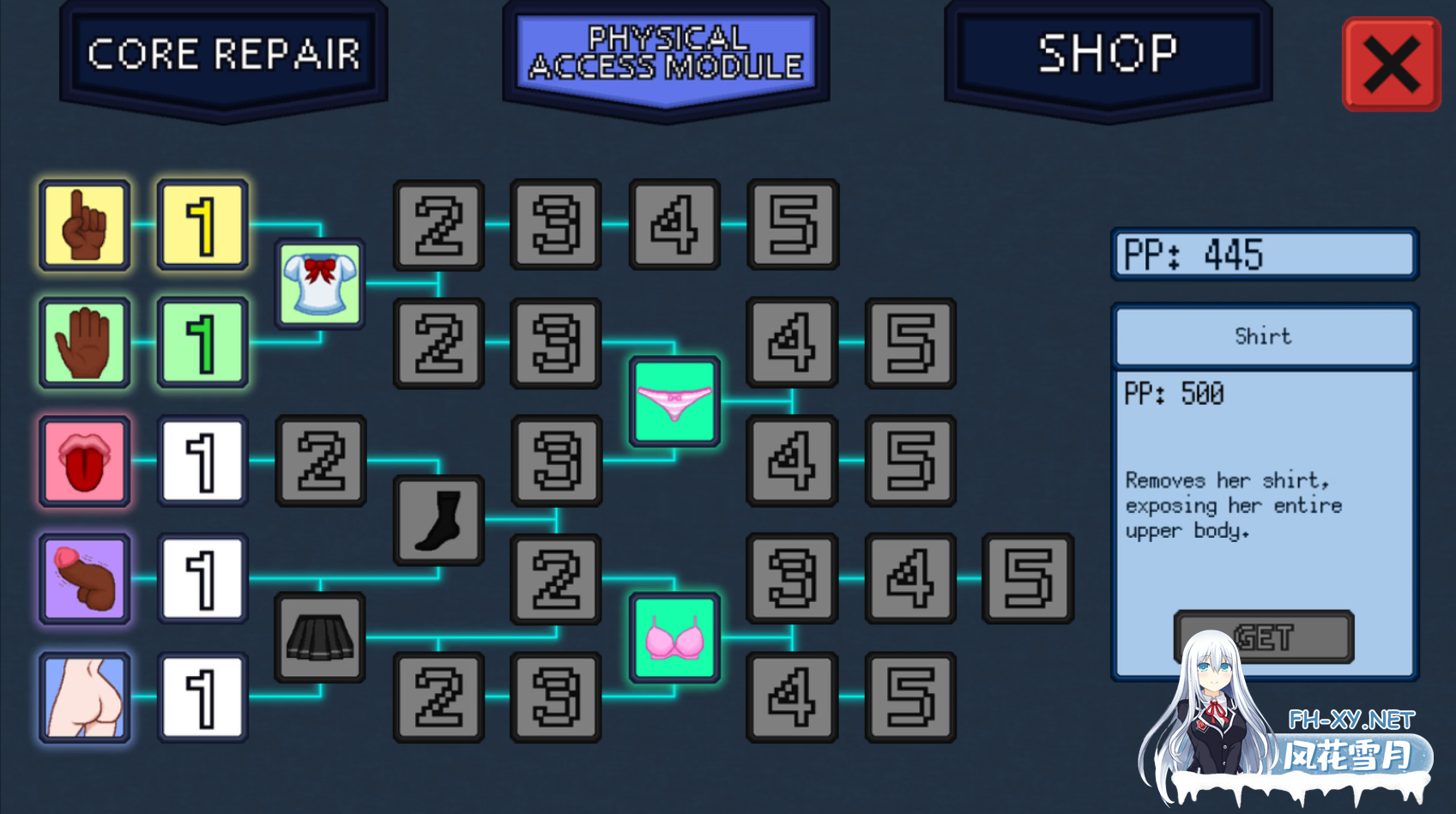
Task: Select the tongue skill icon
Action: pyautogui.click(x=84, y=461)
